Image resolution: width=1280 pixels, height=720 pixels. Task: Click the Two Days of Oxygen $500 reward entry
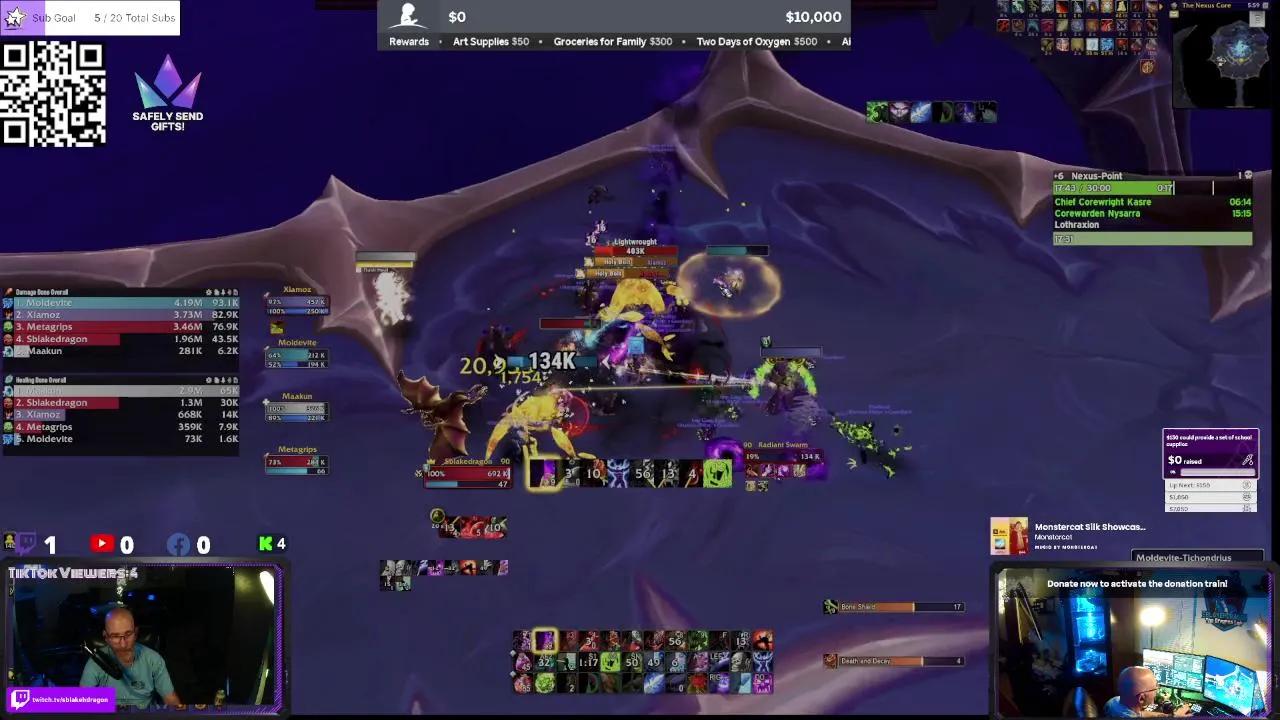[758, 41]
